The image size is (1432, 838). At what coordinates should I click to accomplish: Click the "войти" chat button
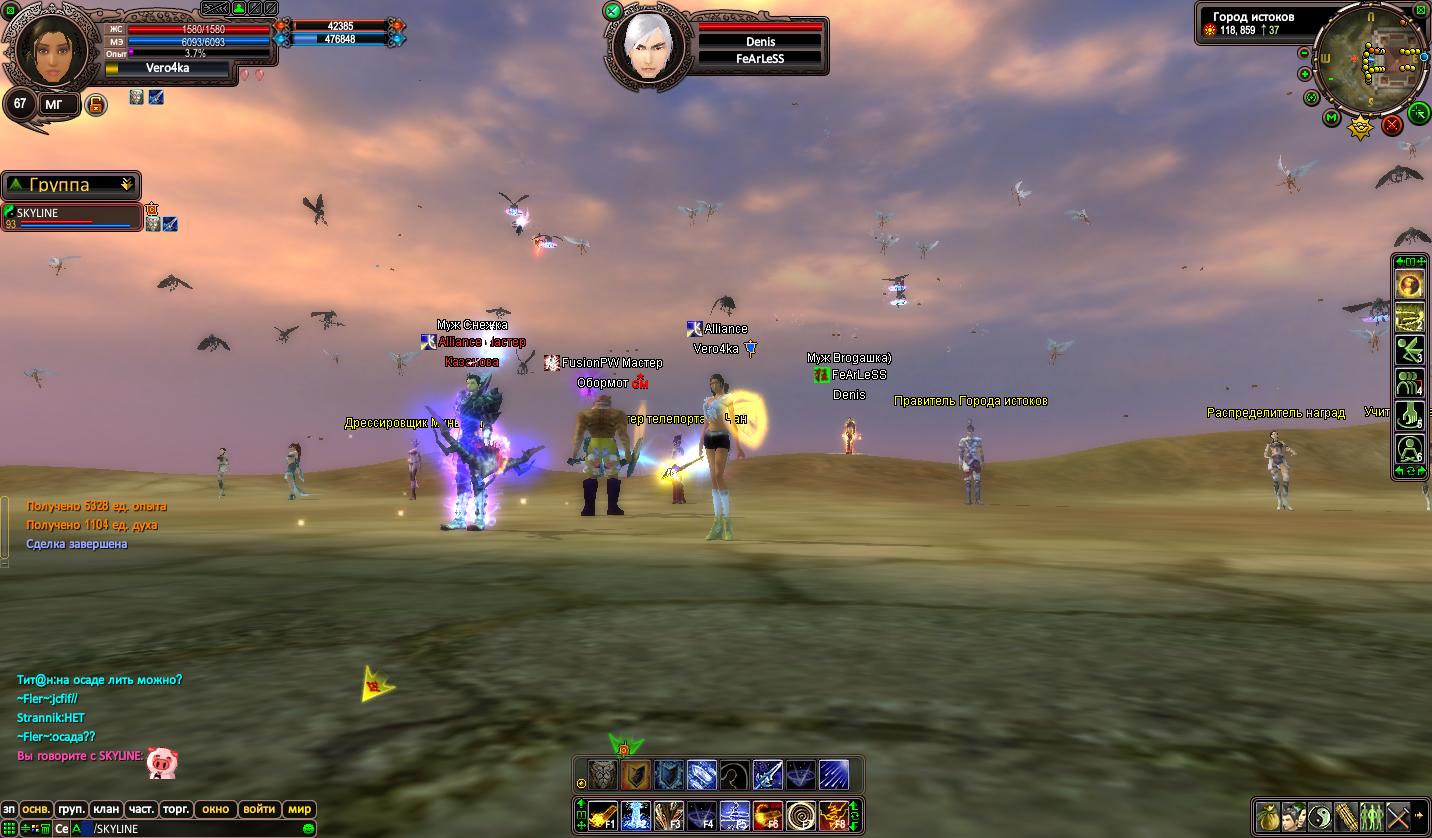click(x=259, y=809)
